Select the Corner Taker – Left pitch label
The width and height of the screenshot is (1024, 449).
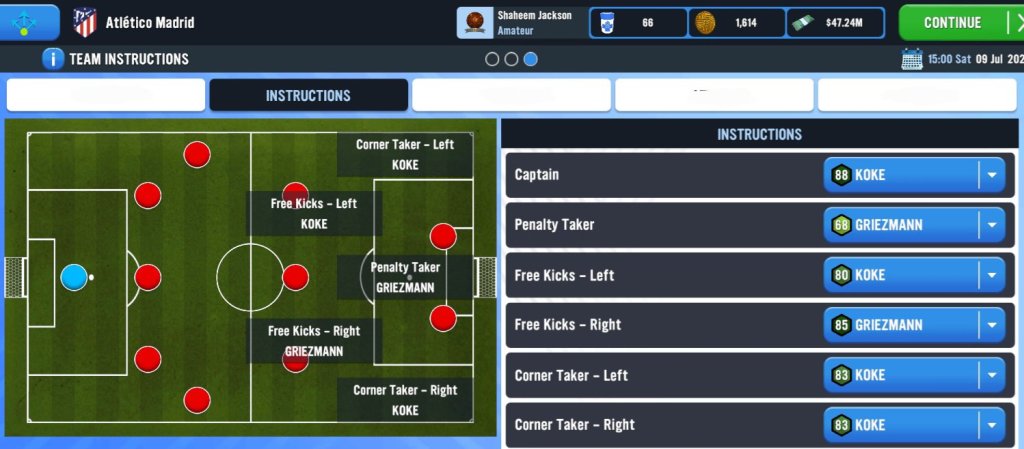point(405,154)
